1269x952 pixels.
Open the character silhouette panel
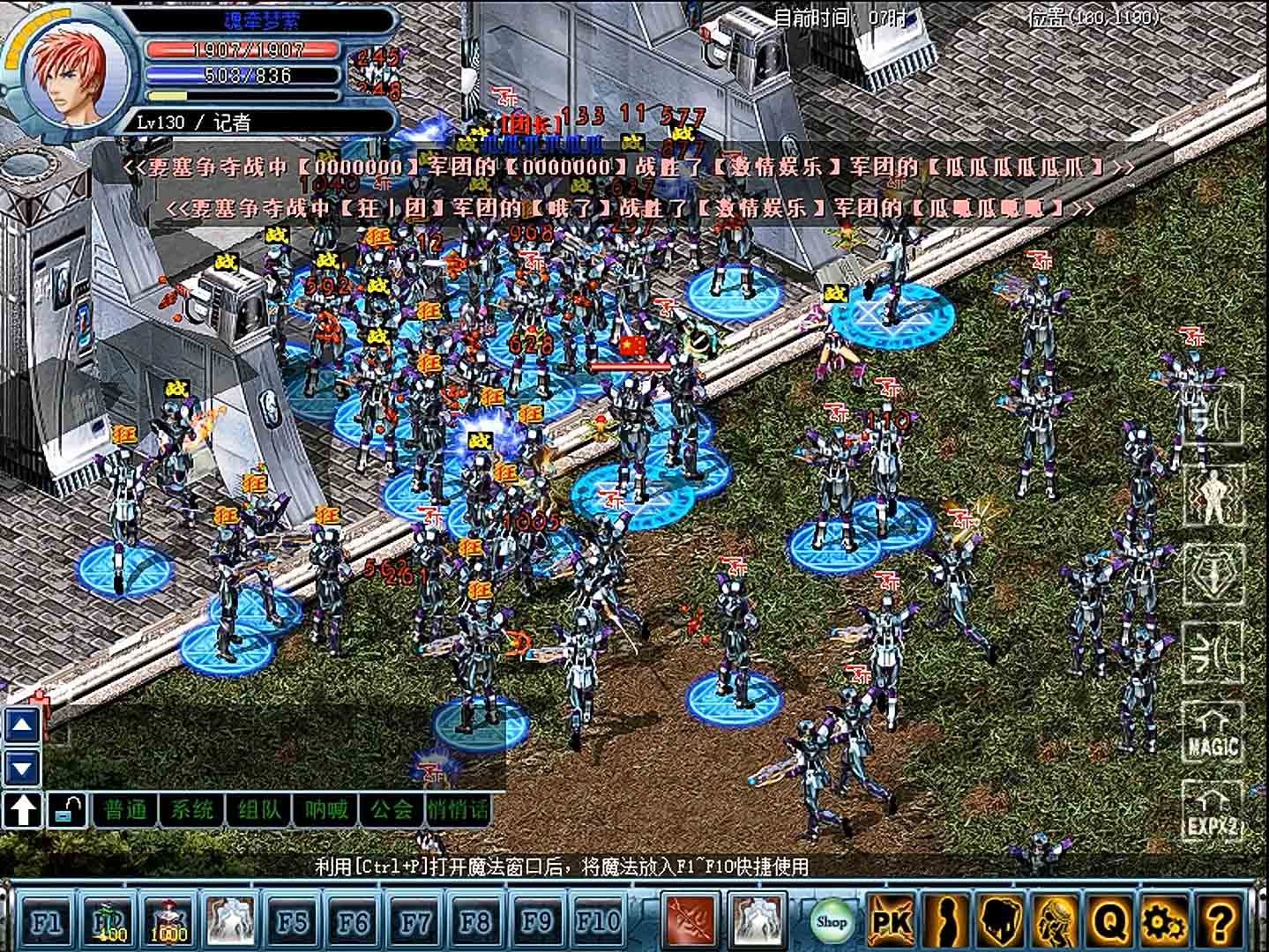(x=945, y=921)
